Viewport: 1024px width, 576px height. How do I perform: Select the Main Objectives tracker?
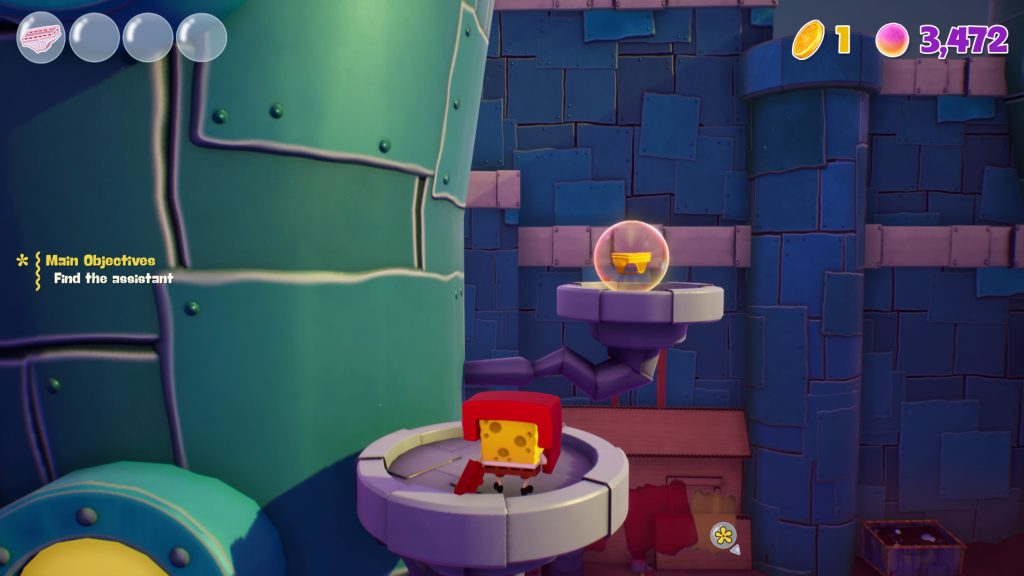click(x=100, y=261)
